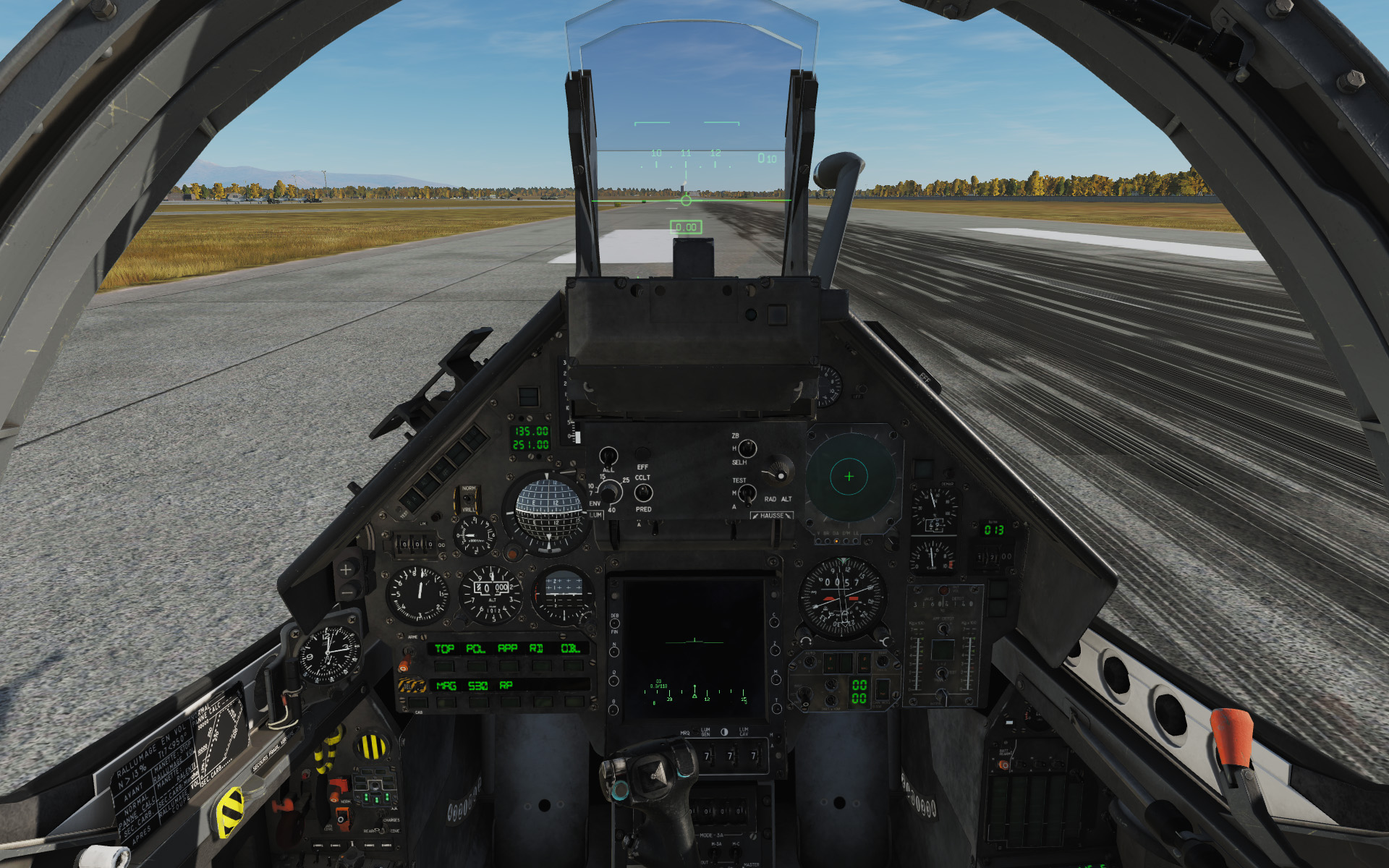Flip the ZB/H/SELH selector switch
The height and width of the screenshot is (868, 1389).
click(x=747, y=450)
